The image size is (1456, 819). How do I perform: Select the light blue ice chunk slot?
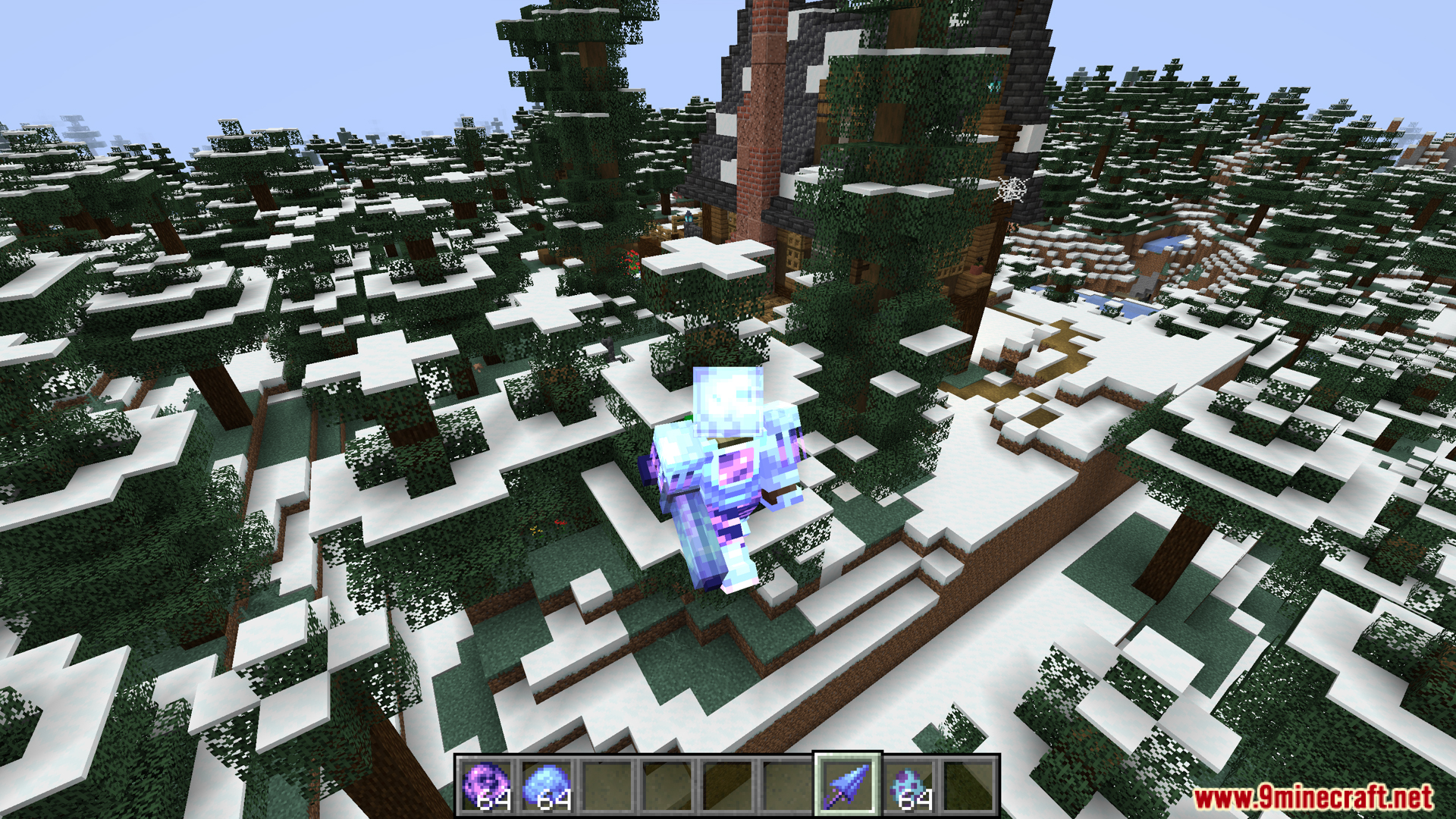[545, 786]
